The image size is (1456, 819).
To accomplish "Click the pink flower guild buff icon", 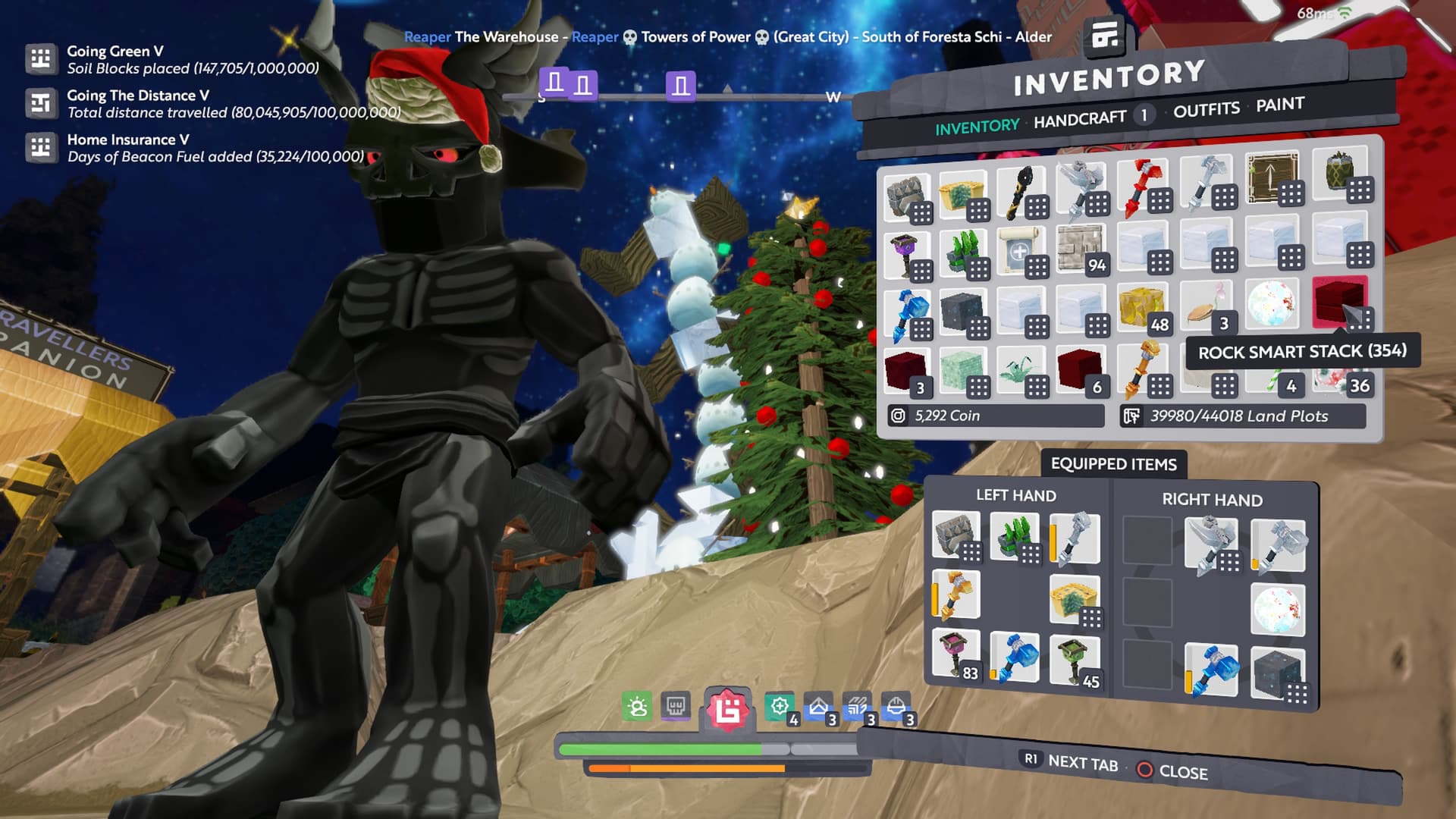I will pyautogui.click(x=728, y=709).
